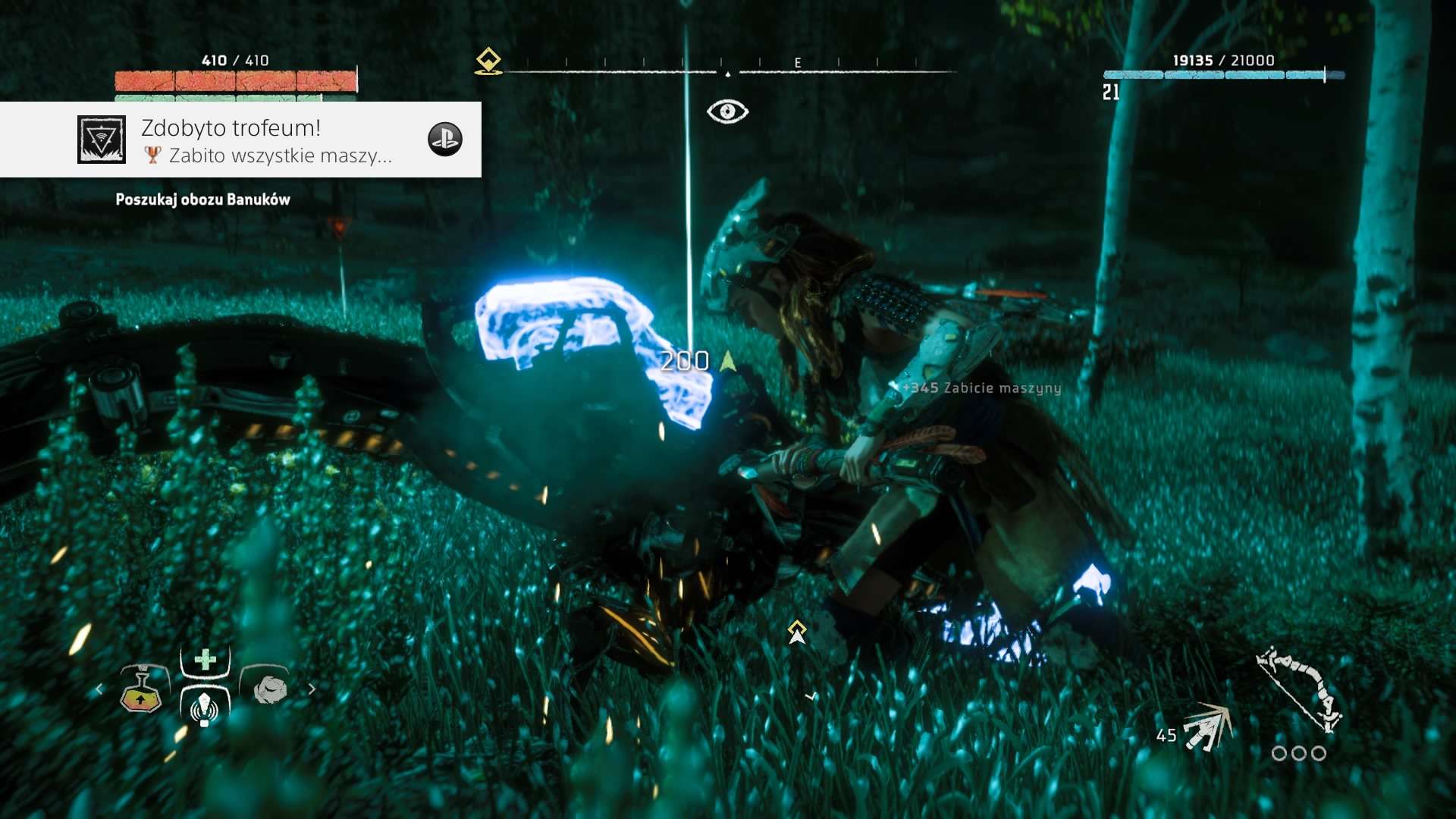Click the trophy icon thumbnail in the notification
The width and height of the screenshot is (1456, 819).
(102, 140)
